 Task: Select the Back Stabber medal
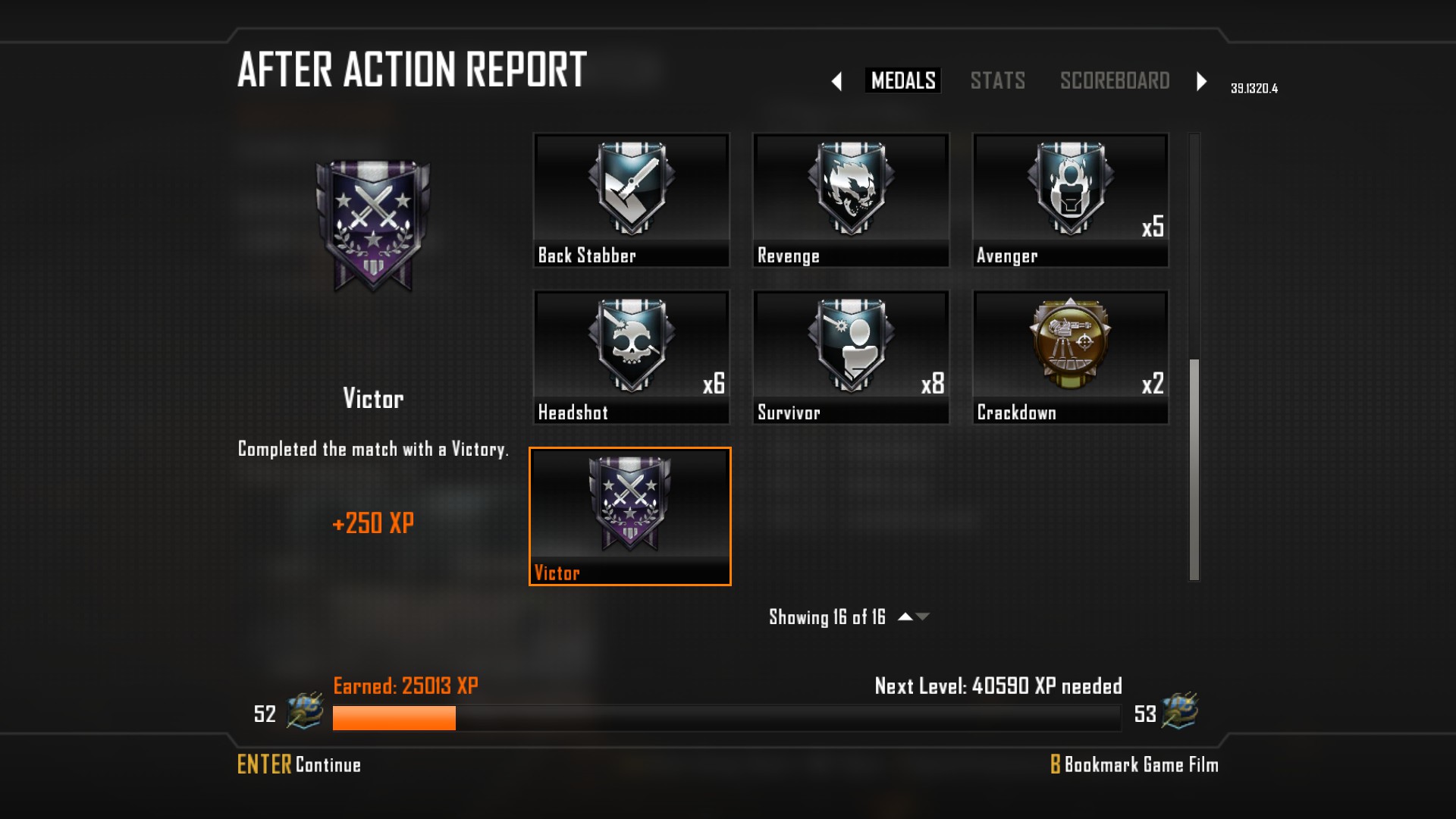tap(631, 200)
